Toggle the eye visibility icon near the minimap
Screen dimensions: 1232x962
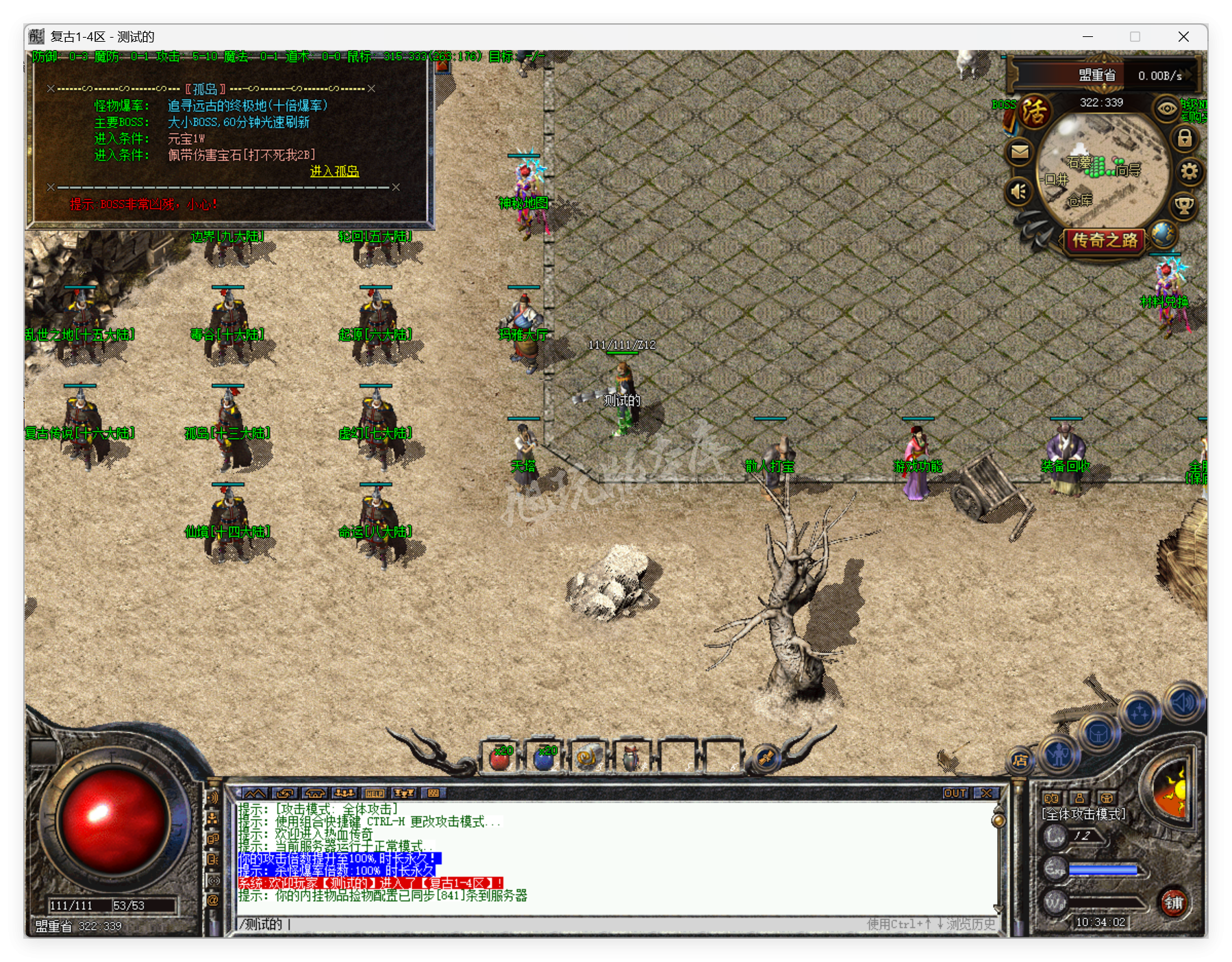coord(1166,109)
